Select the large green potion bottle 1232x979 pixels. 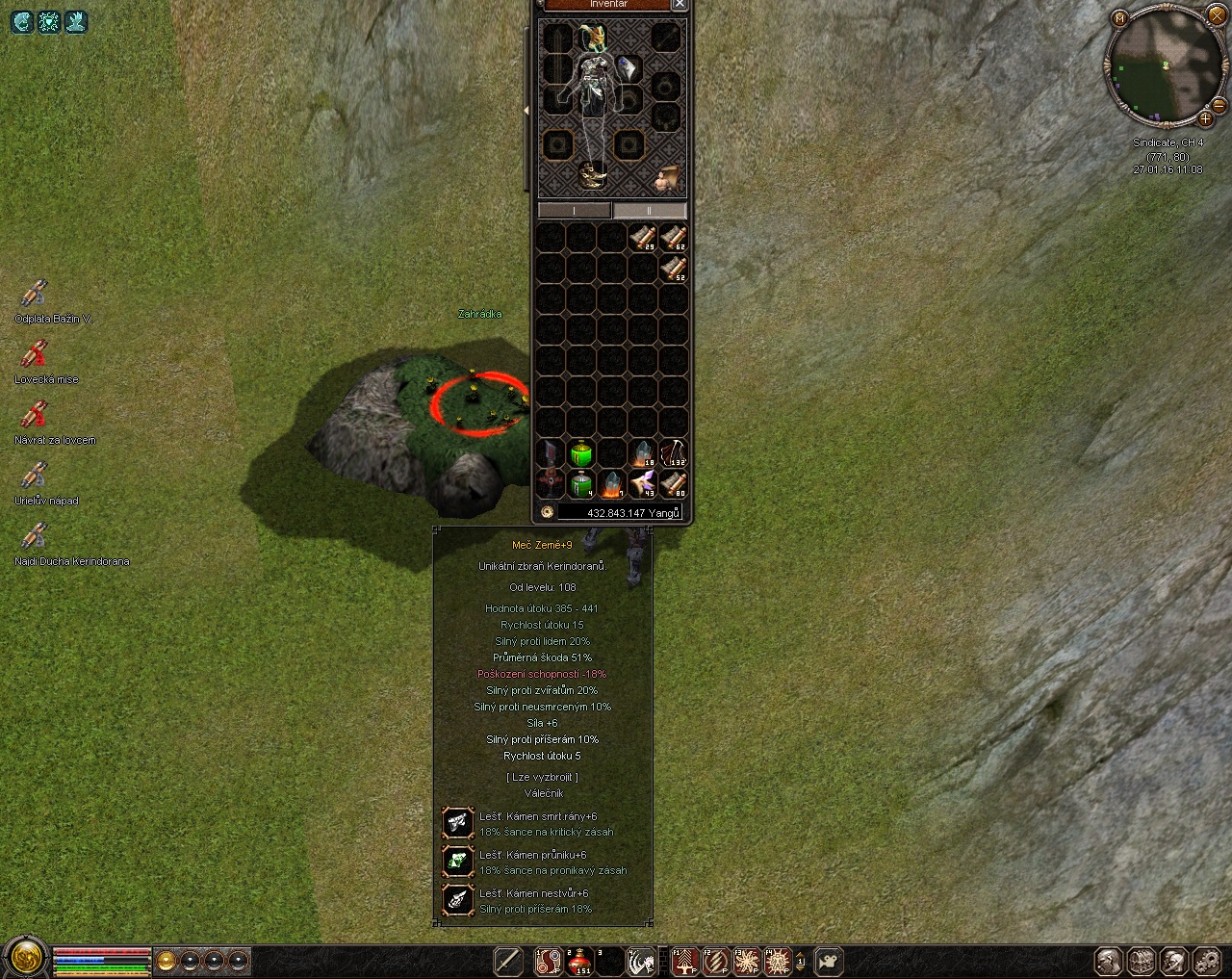[x=580, y=452]
